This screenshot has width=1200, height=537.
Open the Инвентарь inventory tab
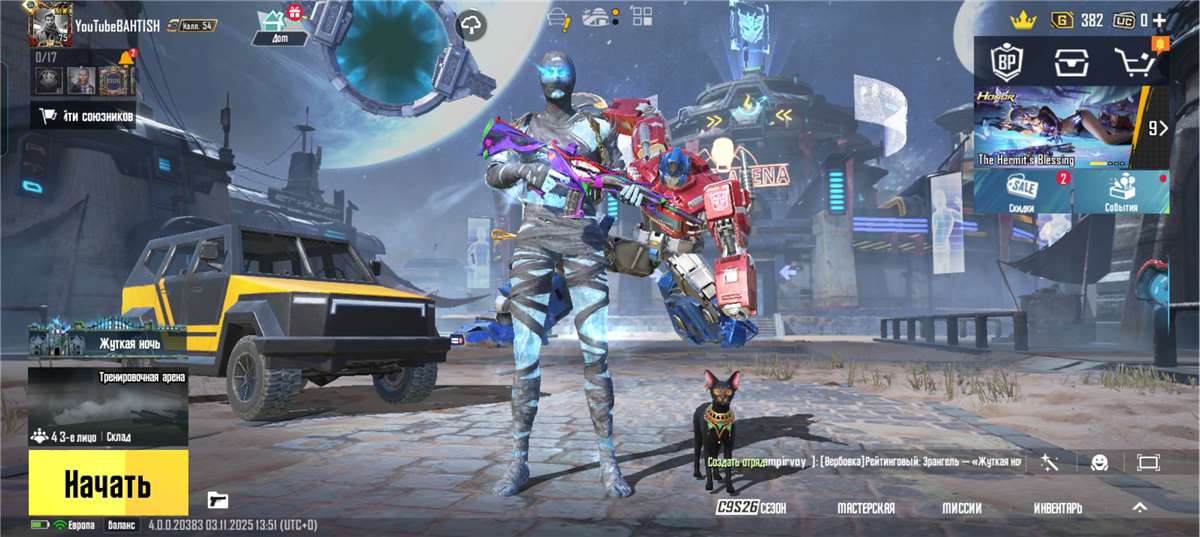(1058, 508)
